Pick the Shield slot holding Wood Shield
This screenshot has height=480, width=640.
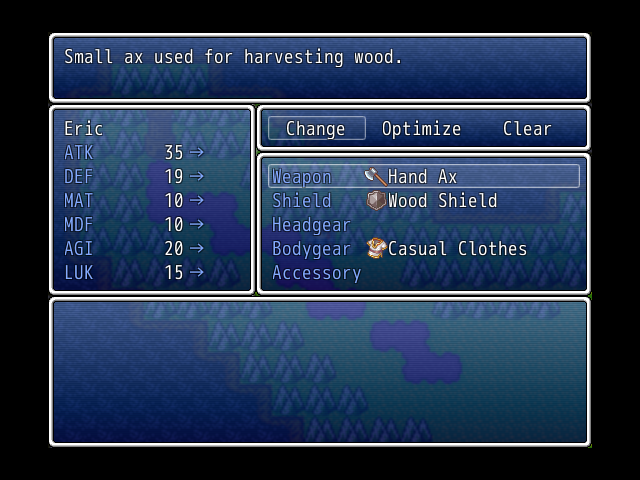[x=423, y=201]
